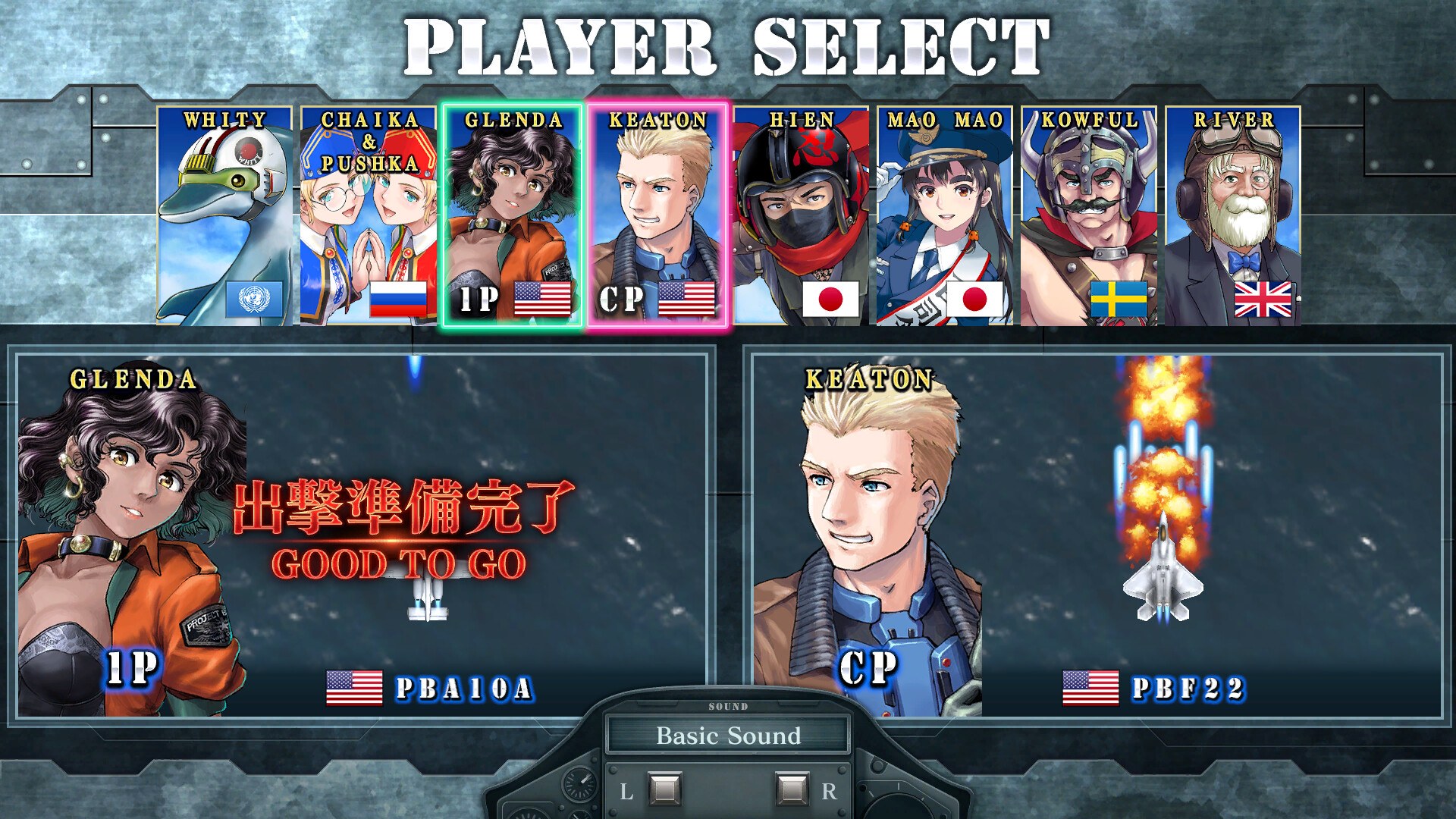Choose the Chaika & Pushka character card
Viewport: 1456px width, 819px height.
tap(369, 215)
